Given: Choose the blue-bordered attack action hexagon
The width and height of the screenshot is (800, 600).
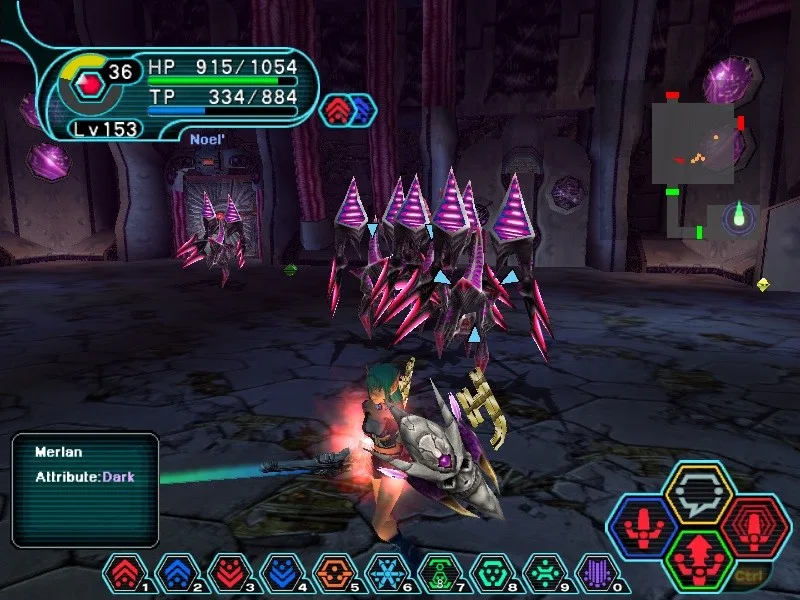Looking at the screenshot, I should pyautogui.click(x=643, y=524).
